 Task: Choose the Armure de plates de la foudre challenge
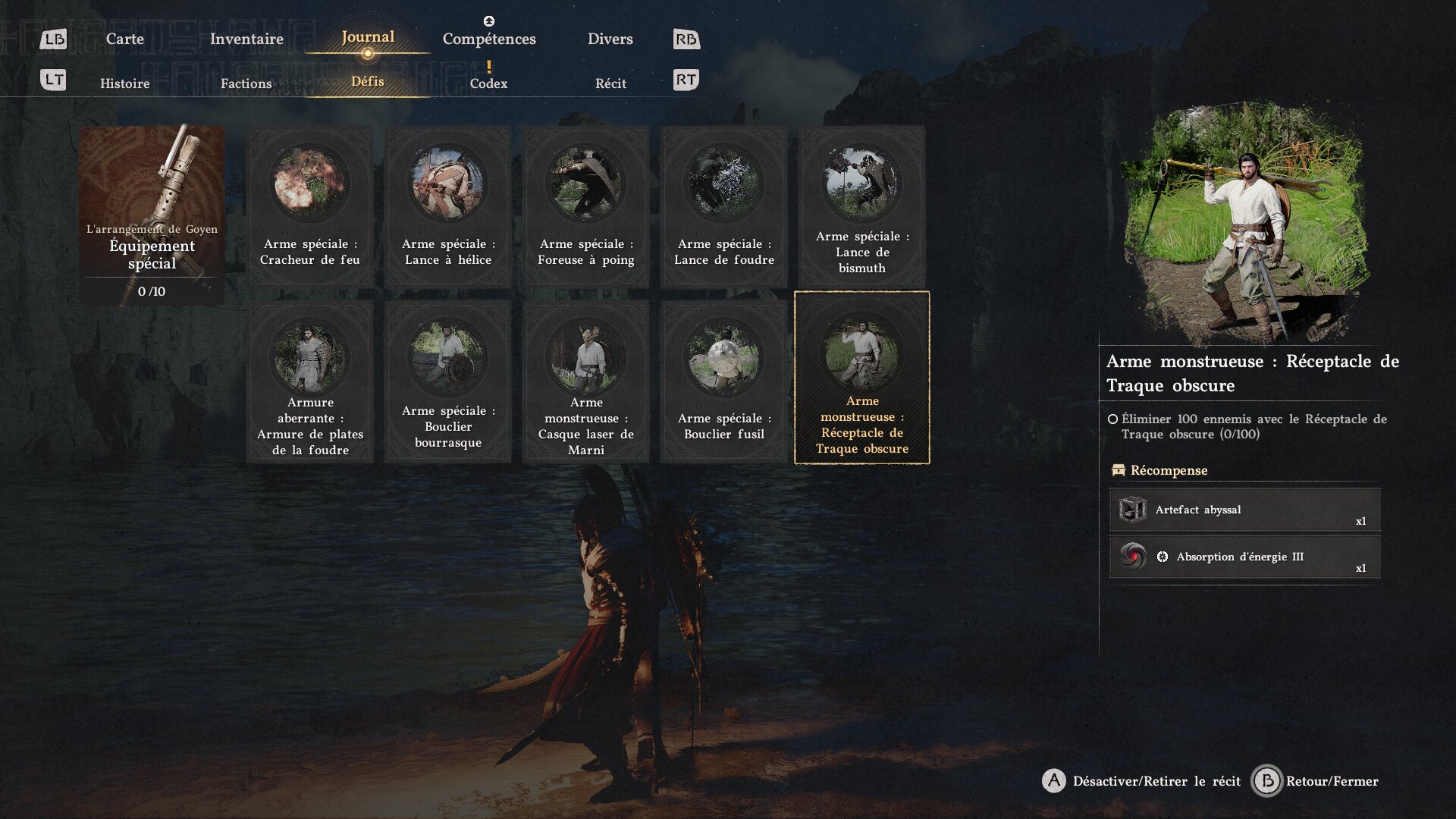tap(310, 381)
